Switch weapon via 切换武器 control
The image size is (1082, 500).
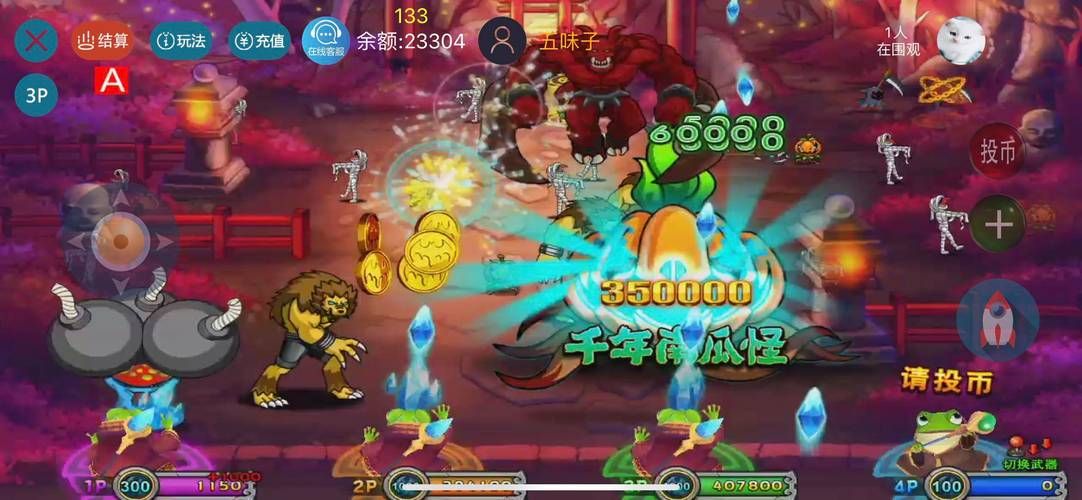1028,460
